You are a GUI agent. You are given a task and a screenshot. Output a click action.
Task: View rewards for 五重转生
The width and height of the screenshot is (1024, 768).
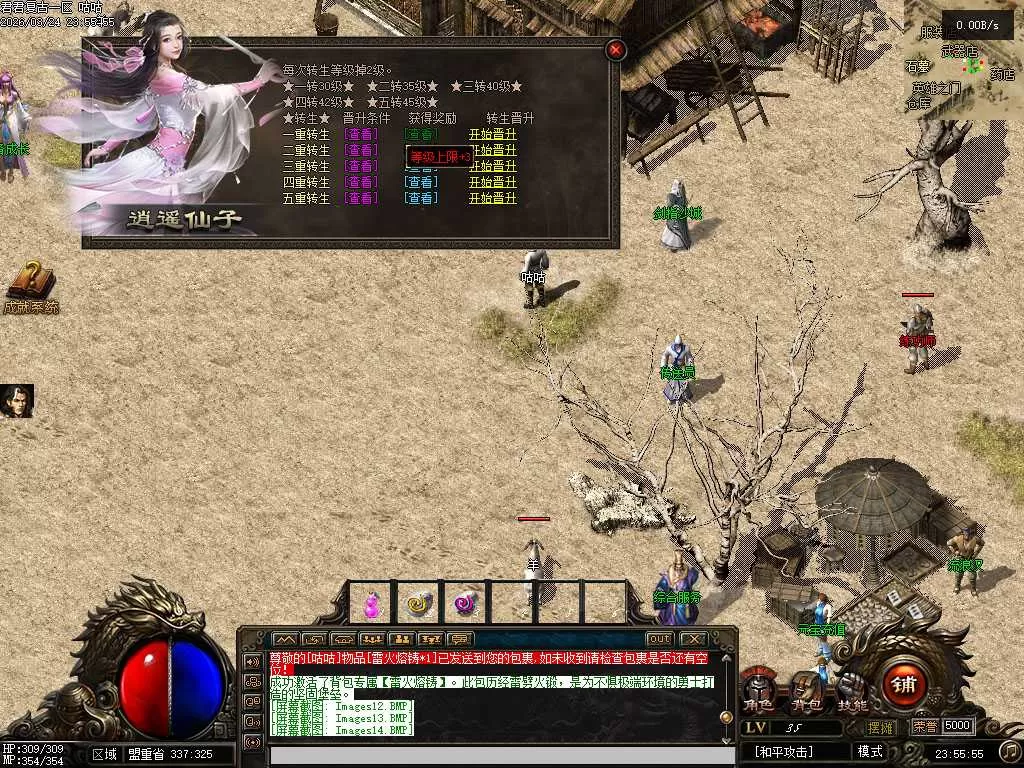point(421,198)
